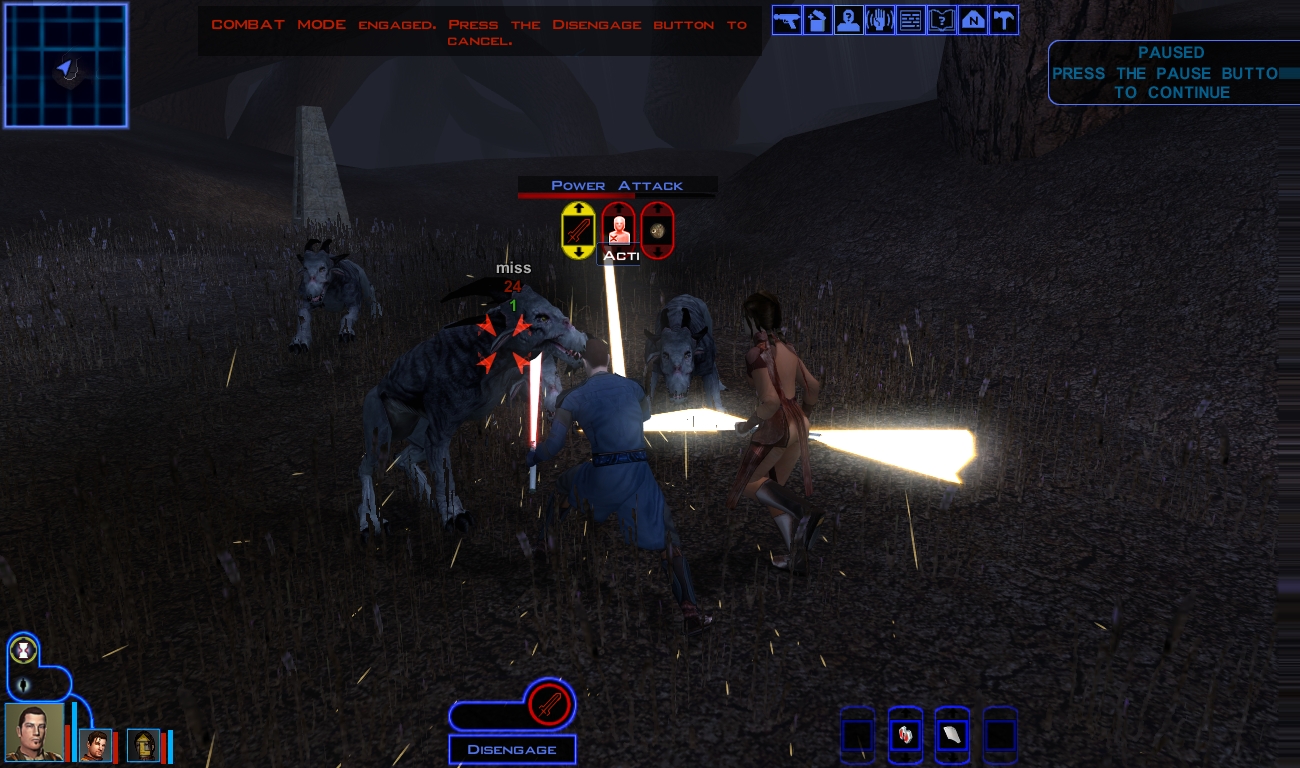Open the equipment screen via blaster icon

coord(787,20)
